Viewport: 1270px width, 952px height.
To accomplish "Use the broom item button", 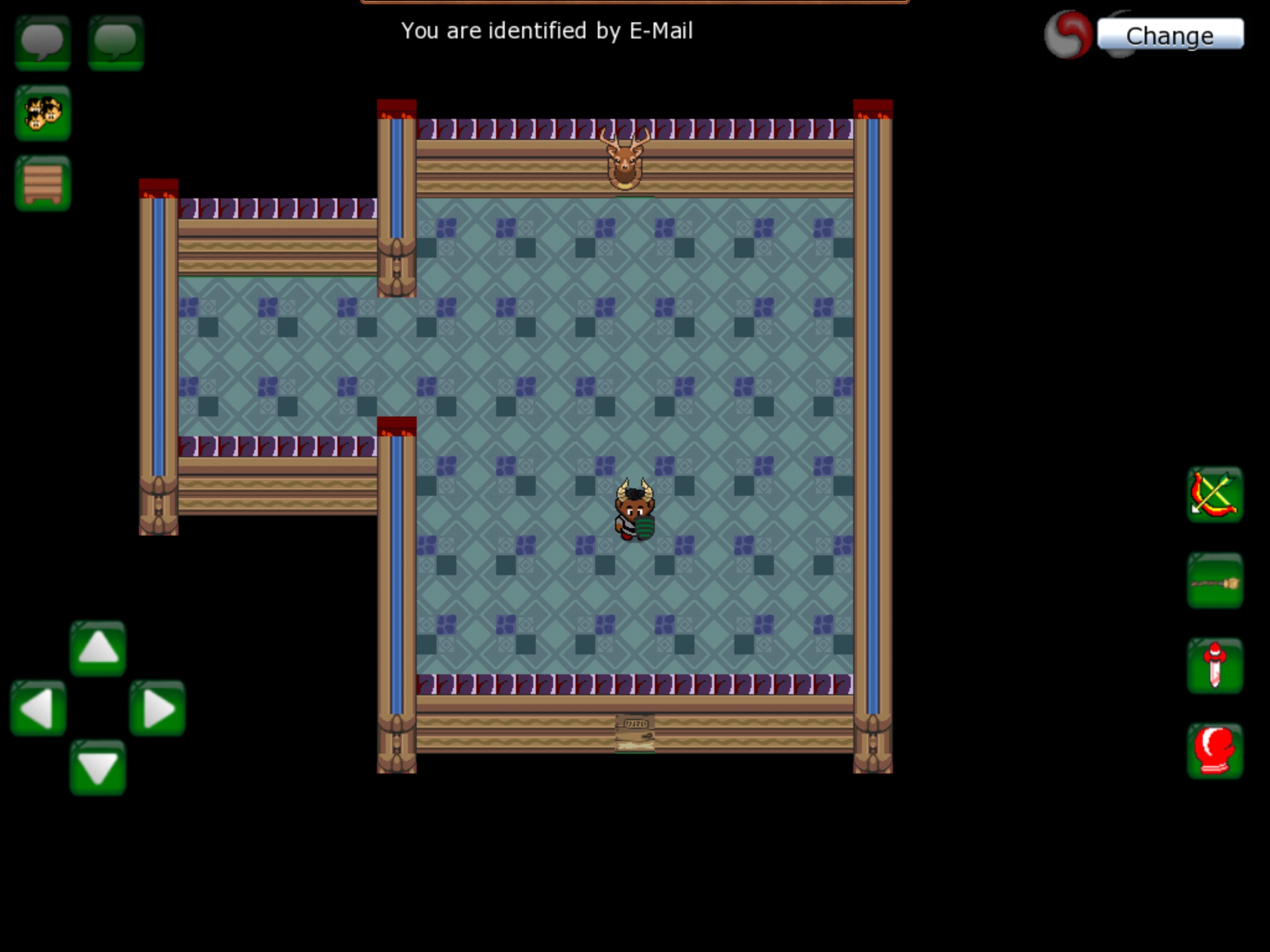I will [x=1215, y=581].
